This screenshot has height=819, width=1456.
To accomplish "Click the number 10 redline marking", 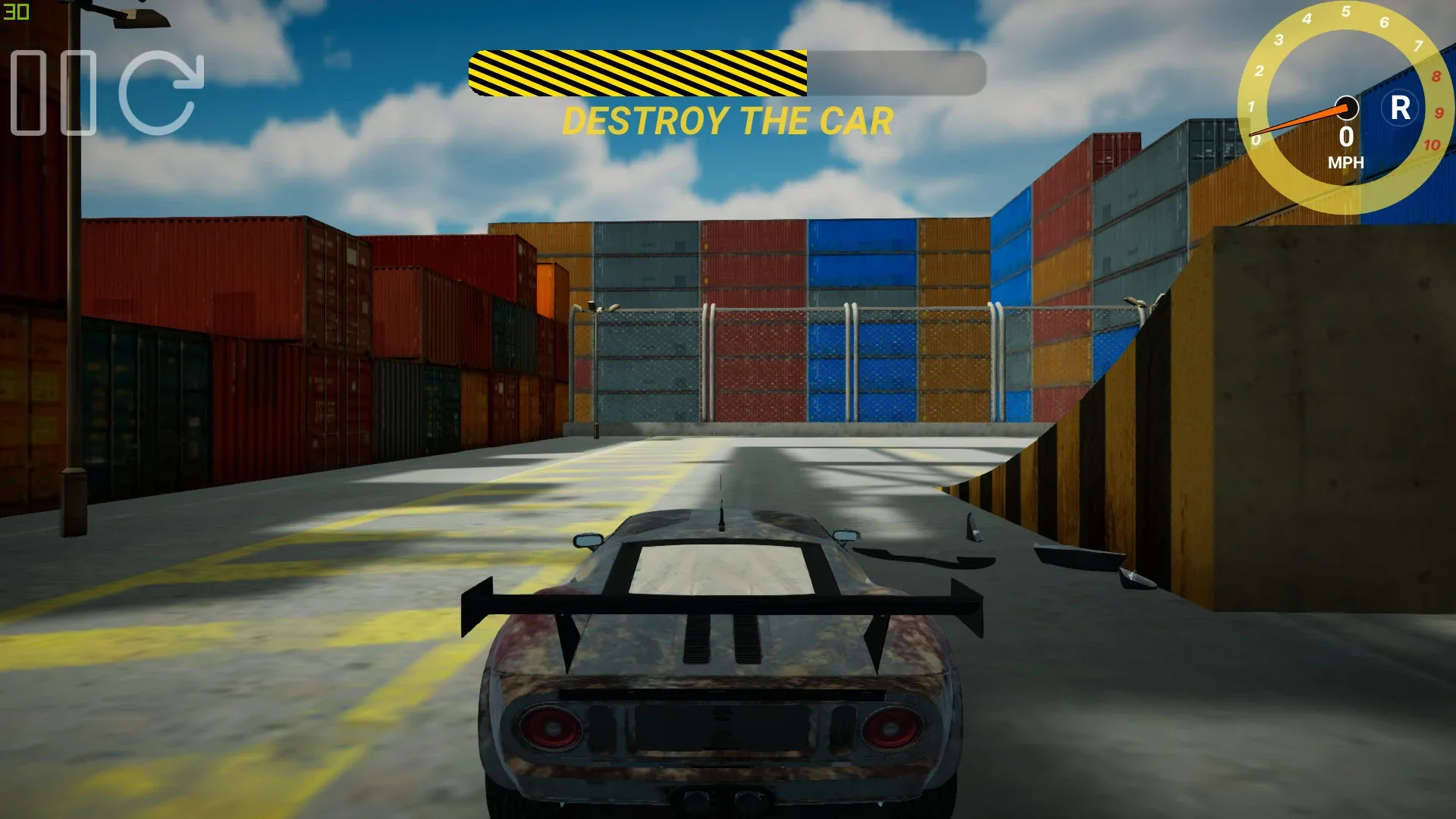I will pos(1432,144).
